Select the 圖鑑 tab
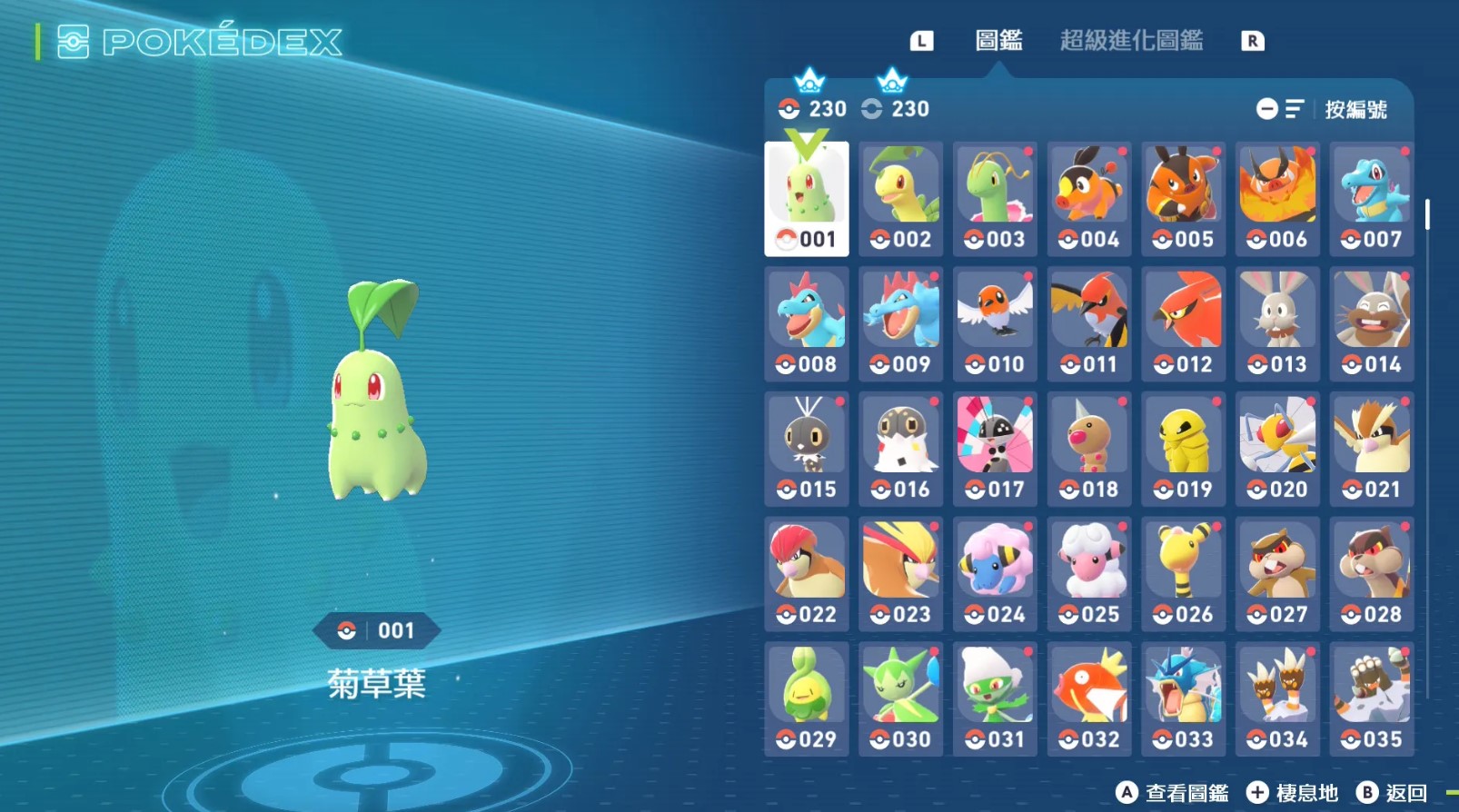This screenshot has width=1459, height=812. 998,41
